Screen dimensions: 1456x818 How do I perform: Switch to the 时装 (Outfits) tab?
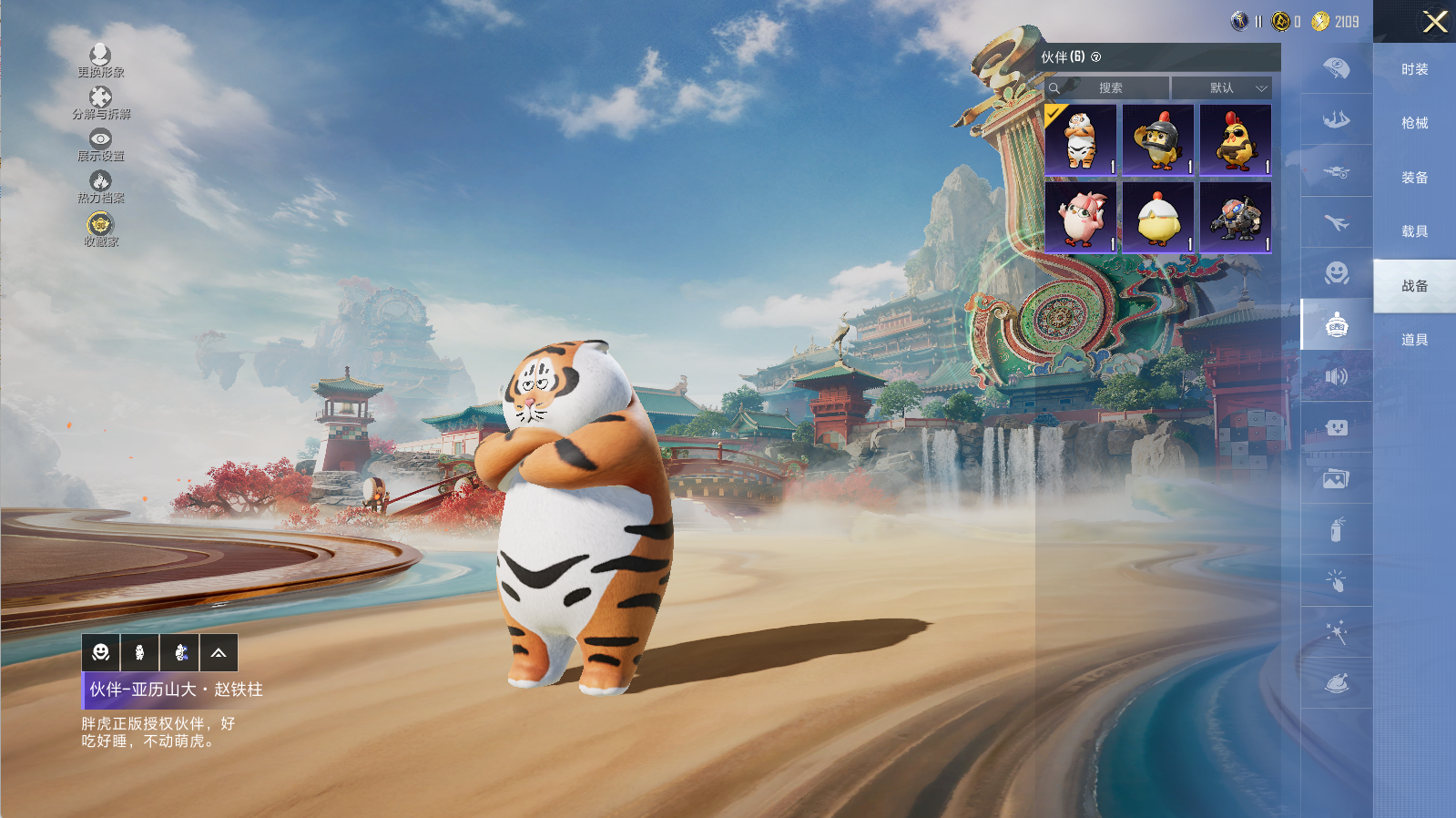pos(1414,69)
